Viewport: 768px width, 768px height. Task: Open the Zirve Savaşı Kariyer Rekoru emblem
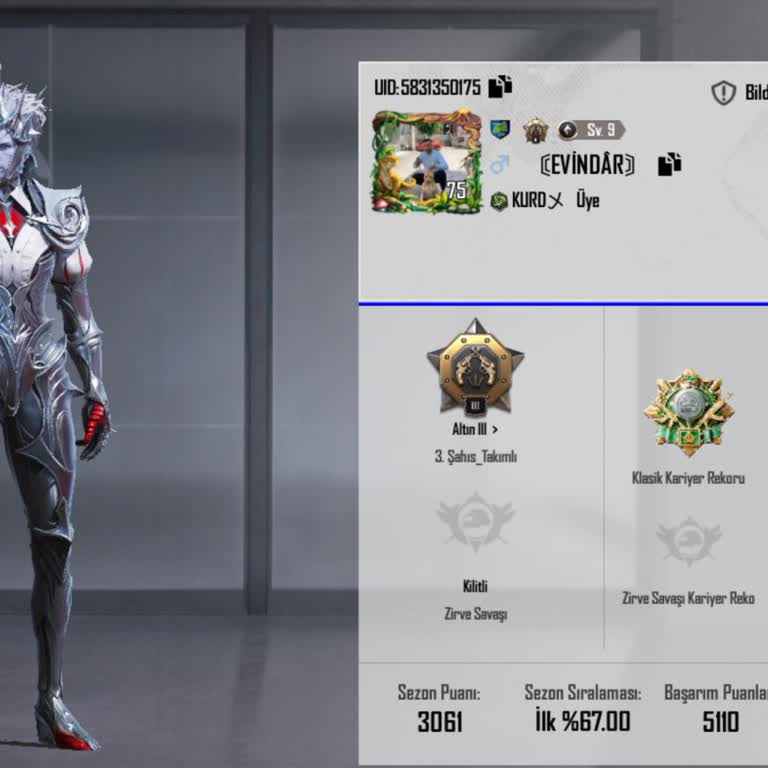(x=688, y=541)
